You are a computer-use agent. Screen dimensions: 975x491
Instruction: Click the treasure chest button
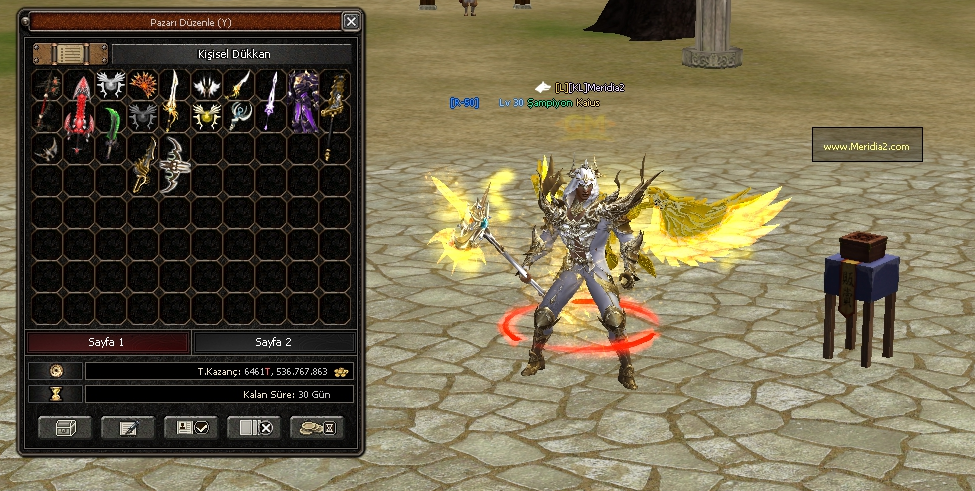[65, 428]
